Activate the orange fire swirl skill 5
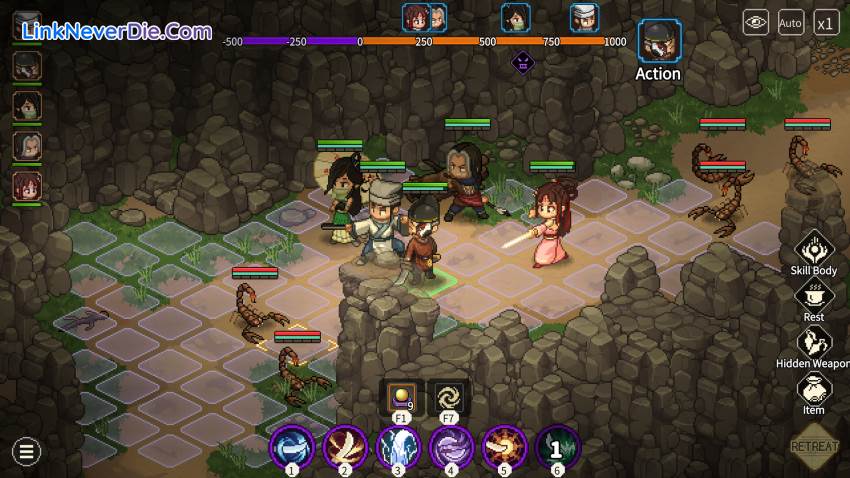This screenshot has height=478, width=850. [x=504, y=446]
